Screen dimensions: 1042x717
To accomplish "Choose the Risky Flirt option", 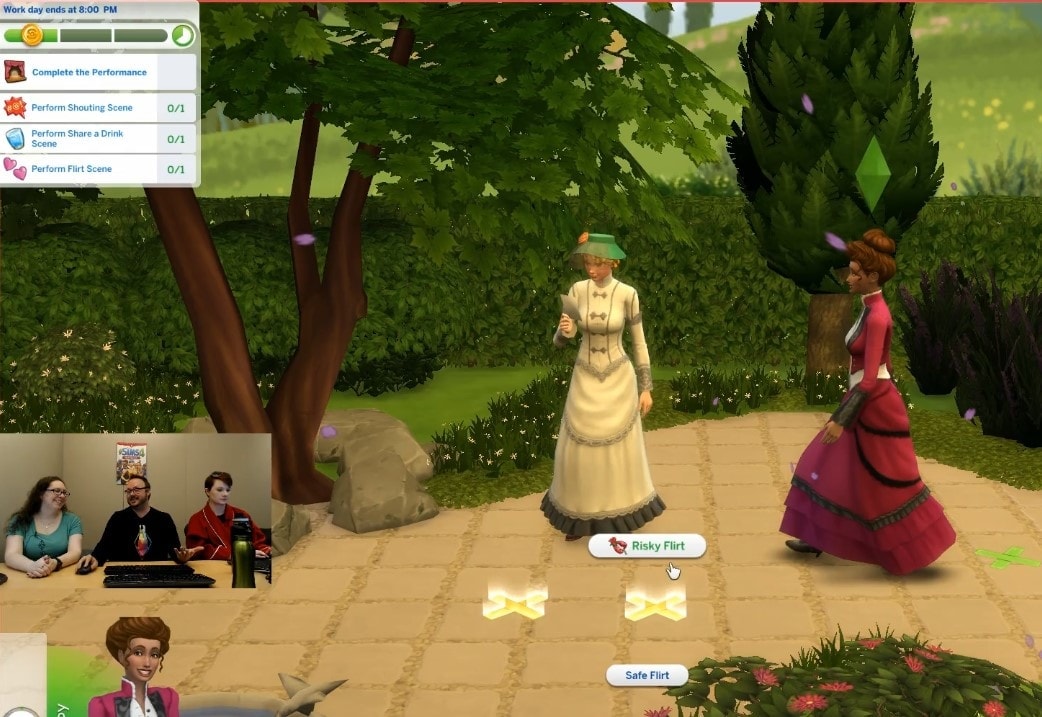I will 647,546.
